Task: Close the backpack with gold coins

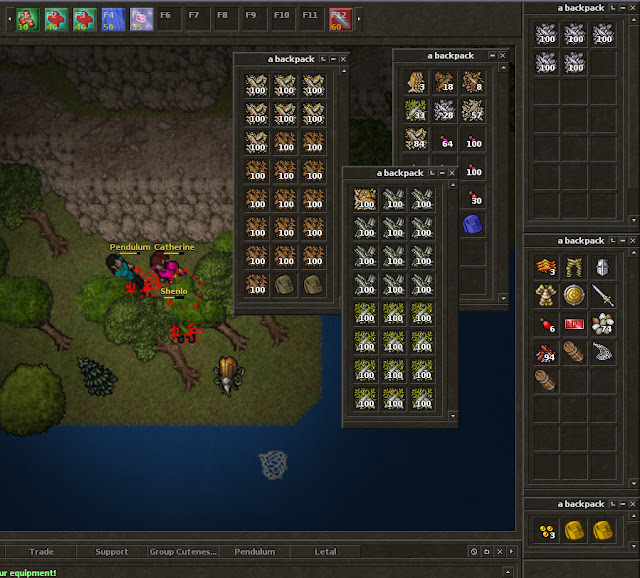Action: pos(630,505)
